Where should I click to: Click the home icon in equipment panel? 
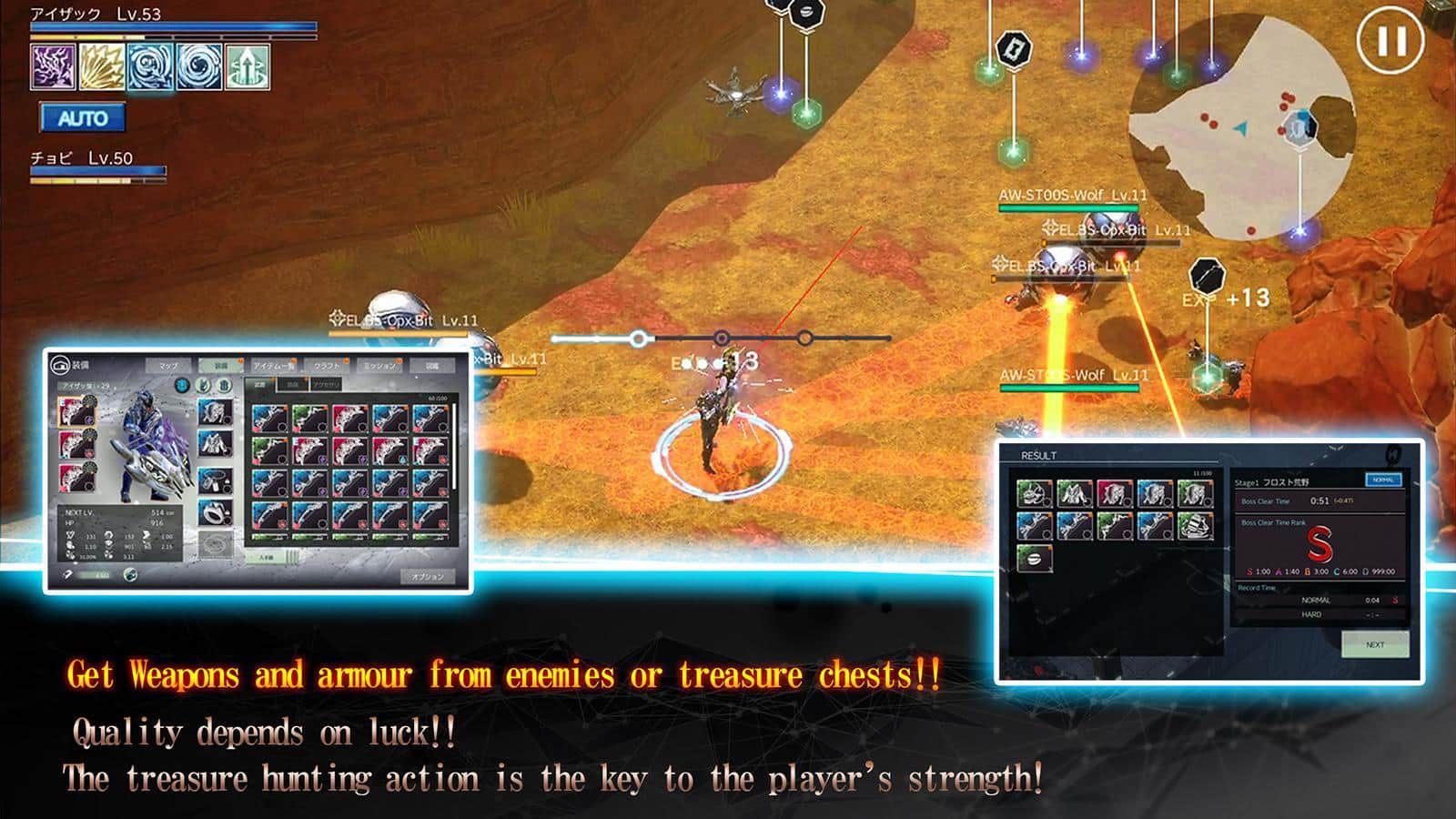tap(61, 365)
